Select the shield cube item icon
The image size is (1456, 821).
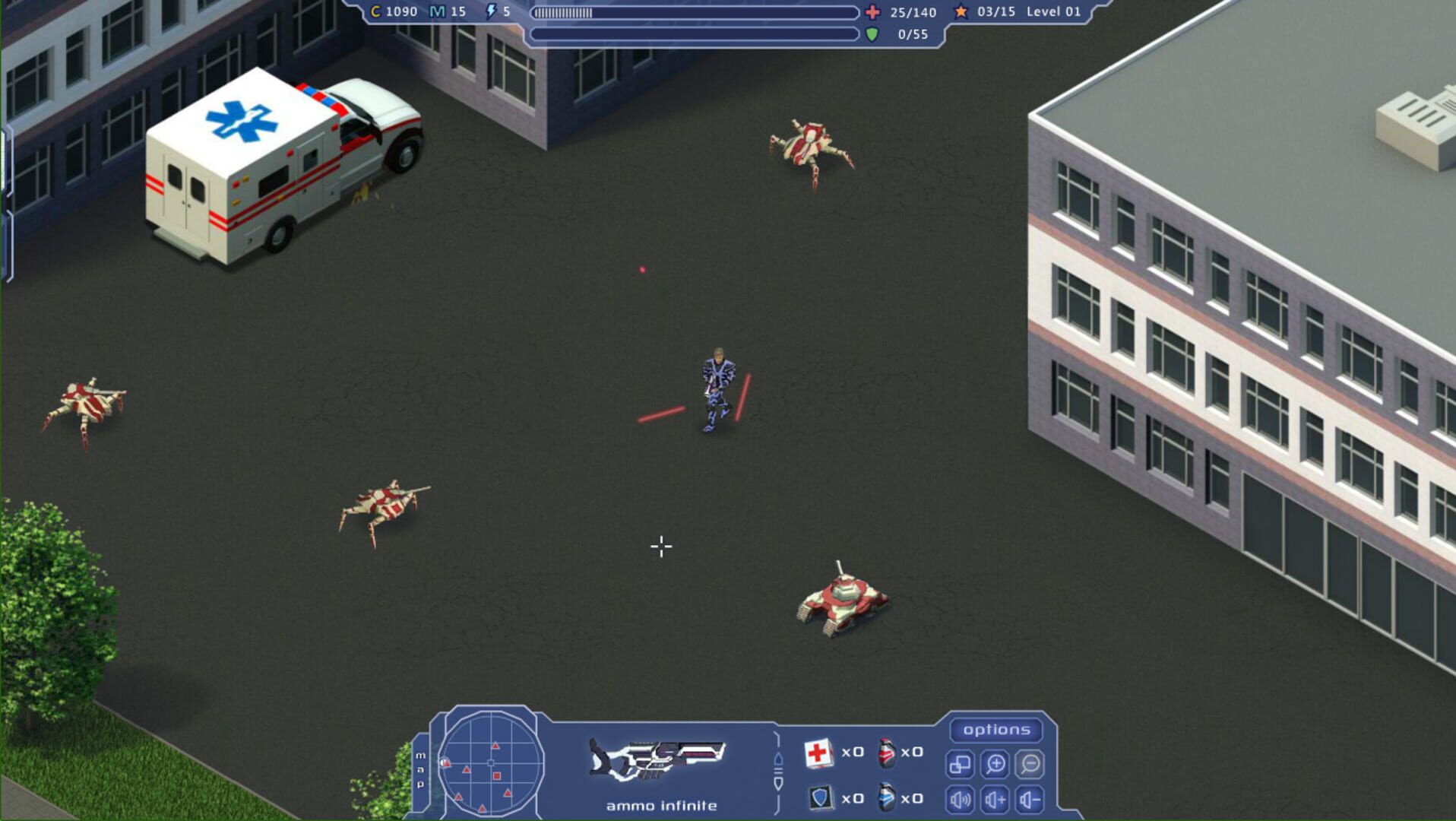[x=821, y=798]
